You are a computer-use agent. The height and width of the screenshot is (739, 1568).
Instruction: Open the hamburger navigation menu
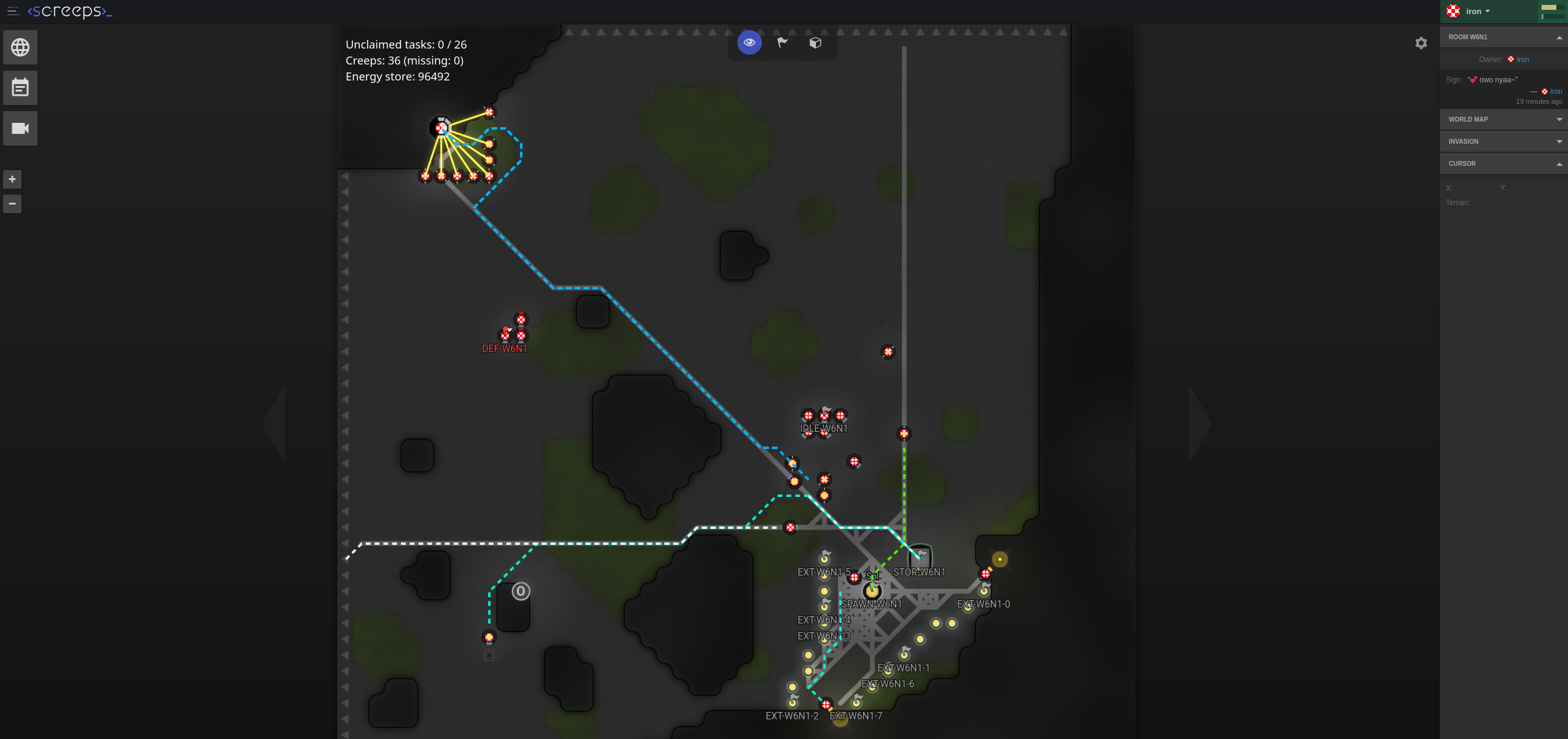click(12, 10)
